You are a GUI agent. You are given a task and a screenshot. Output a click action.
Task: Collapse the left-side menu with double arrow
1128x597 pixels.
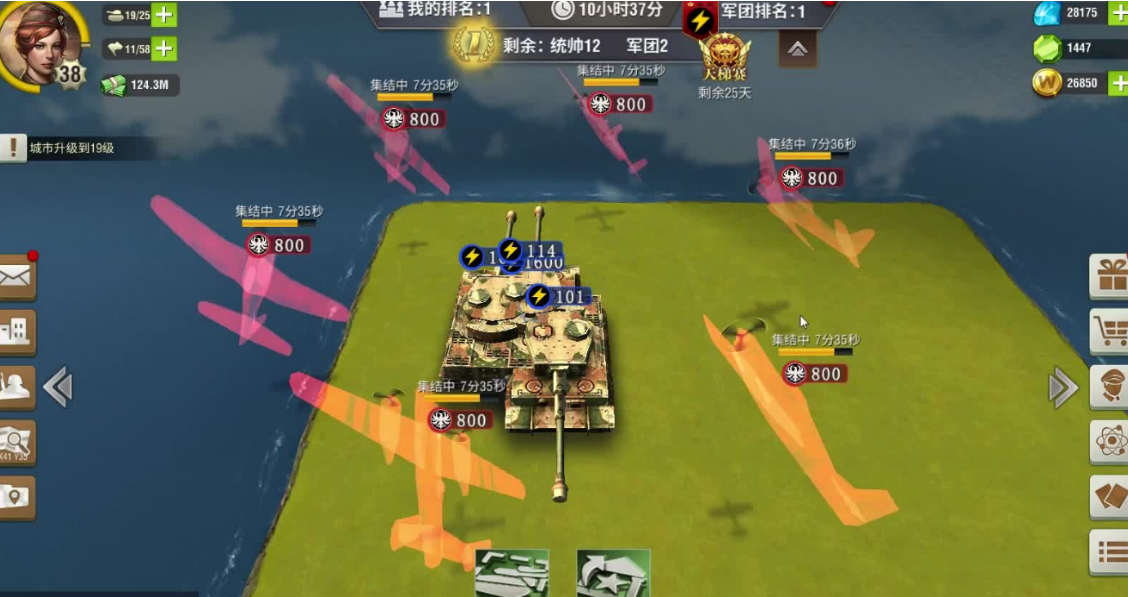(58, 387)
